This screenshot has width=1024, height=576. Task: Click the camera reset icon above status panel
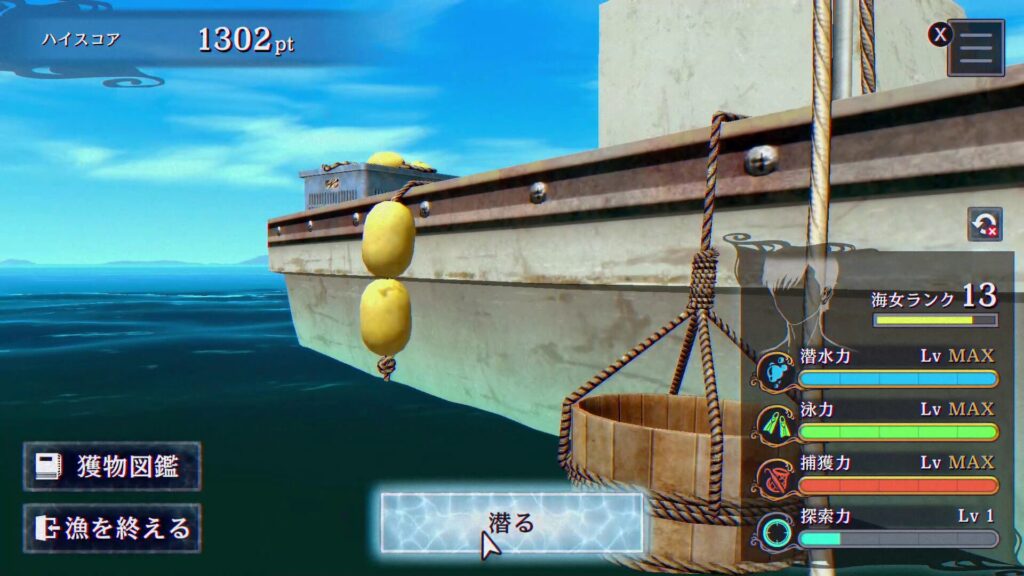point(984,224)
